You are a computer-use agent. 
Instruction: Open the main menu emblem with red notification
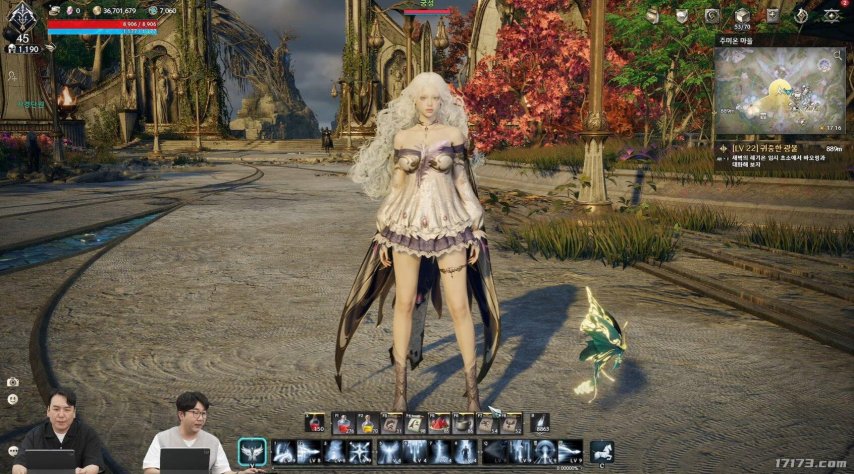(x=831, y=16)
